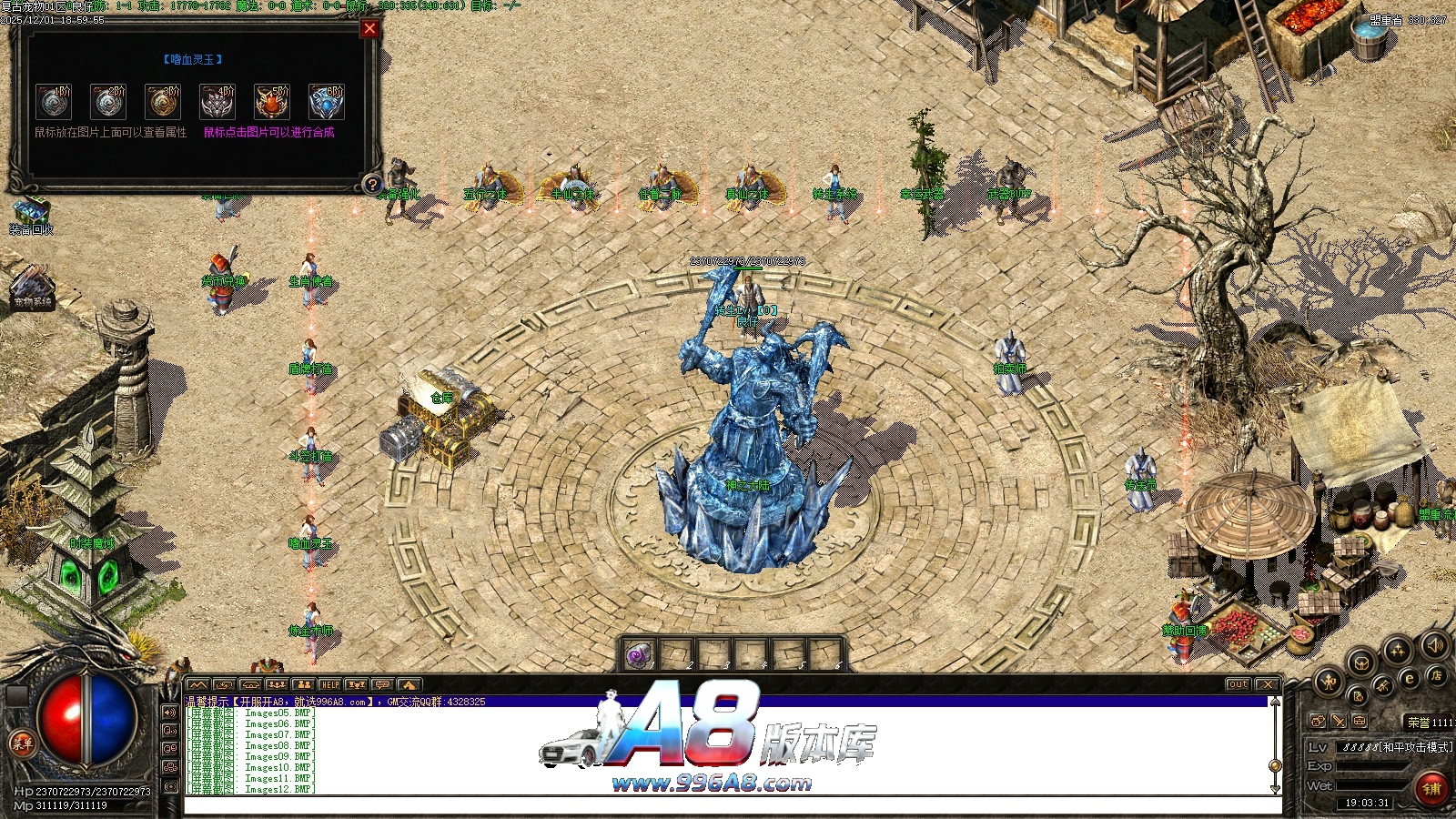Open the 店 shop round button
1456x819 pixels.
click(1436, 675)
